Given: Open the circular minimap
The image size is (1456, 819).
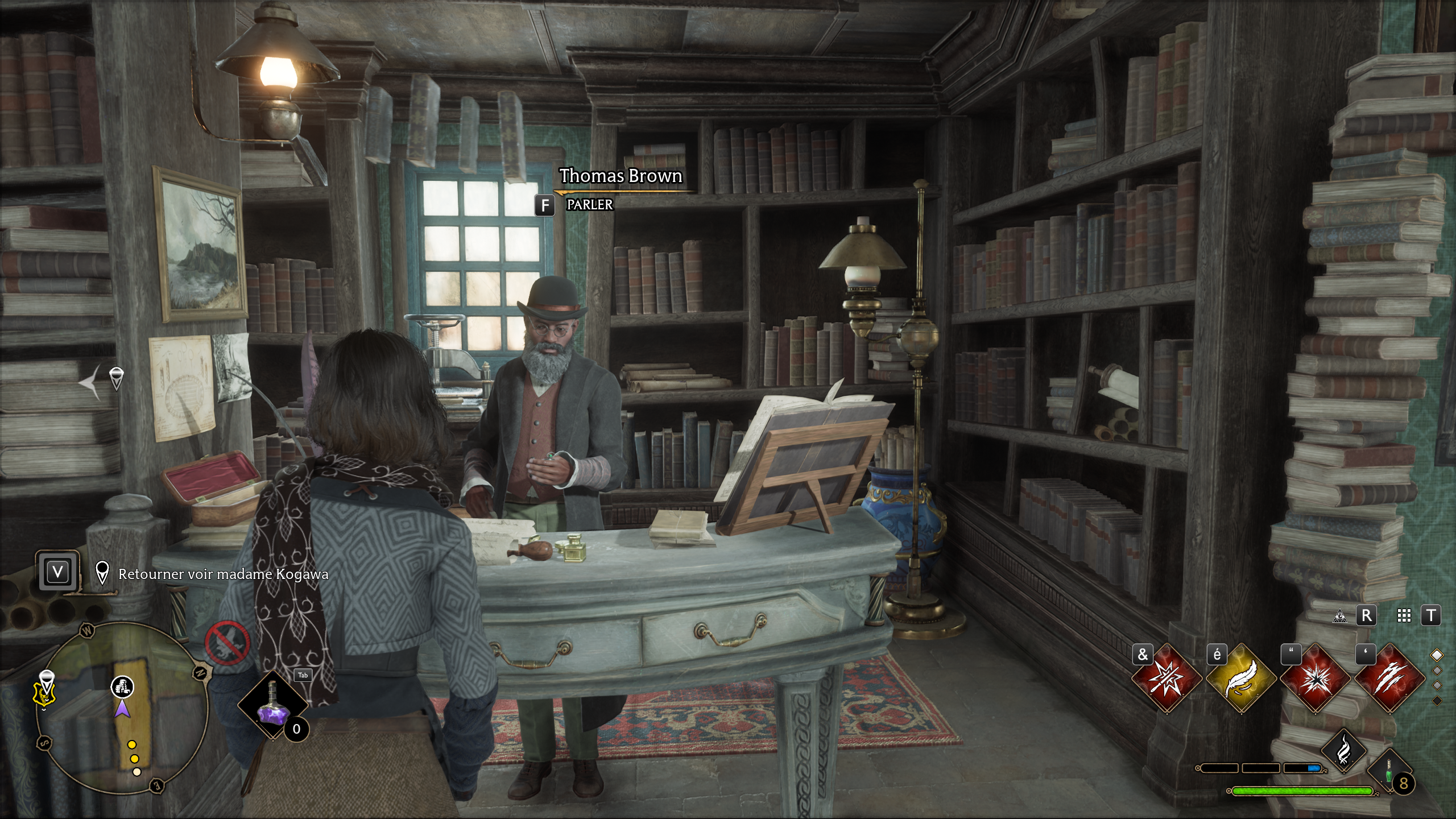Looking at the screenshot, I should click(x=122, y=708).
